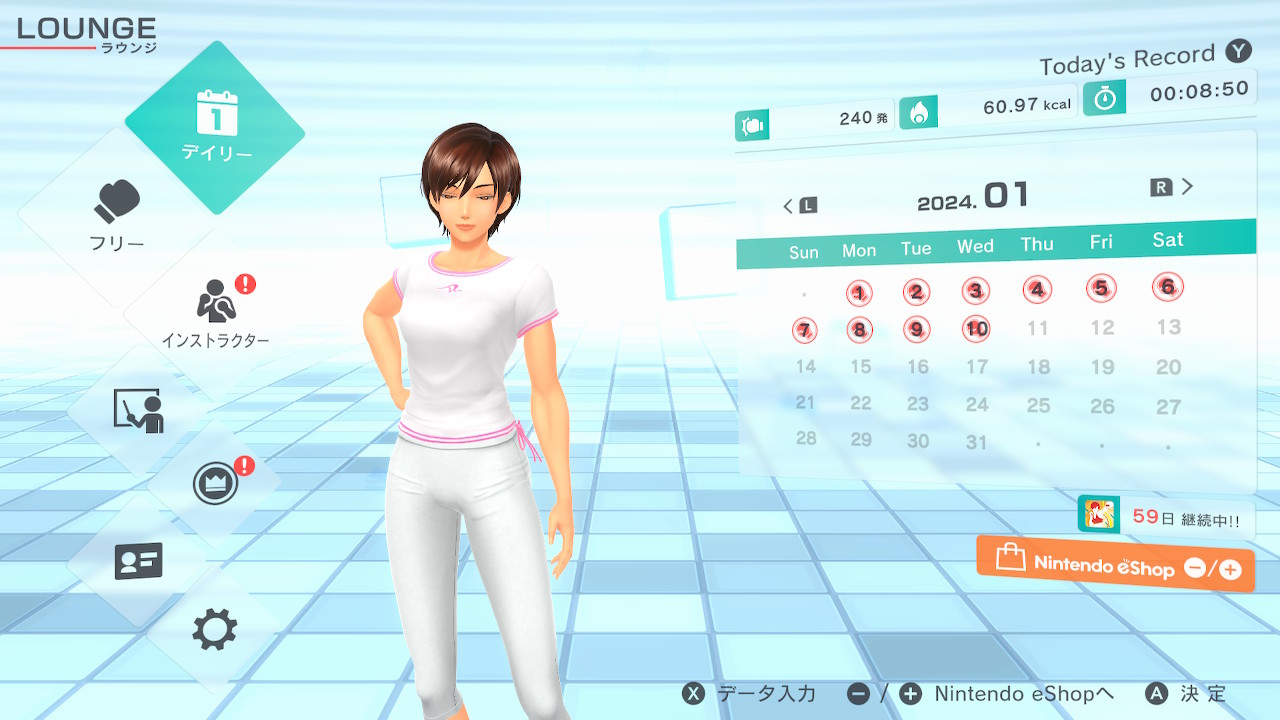The height and width of the screenshot is (720, 1280).
Task: Open the デイリー daily workout menu
Action: coord(215,127)
